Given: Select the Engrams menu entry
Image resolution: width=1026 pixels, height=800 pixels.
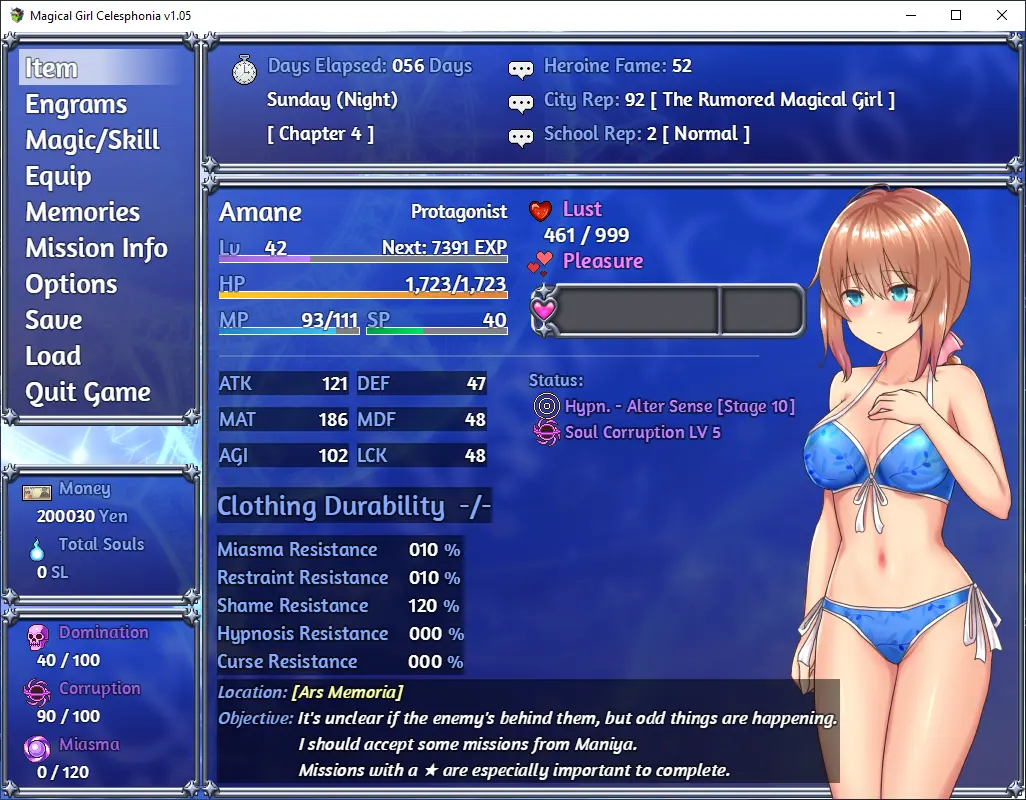Looking at the screenshot, I should point(76,104).
